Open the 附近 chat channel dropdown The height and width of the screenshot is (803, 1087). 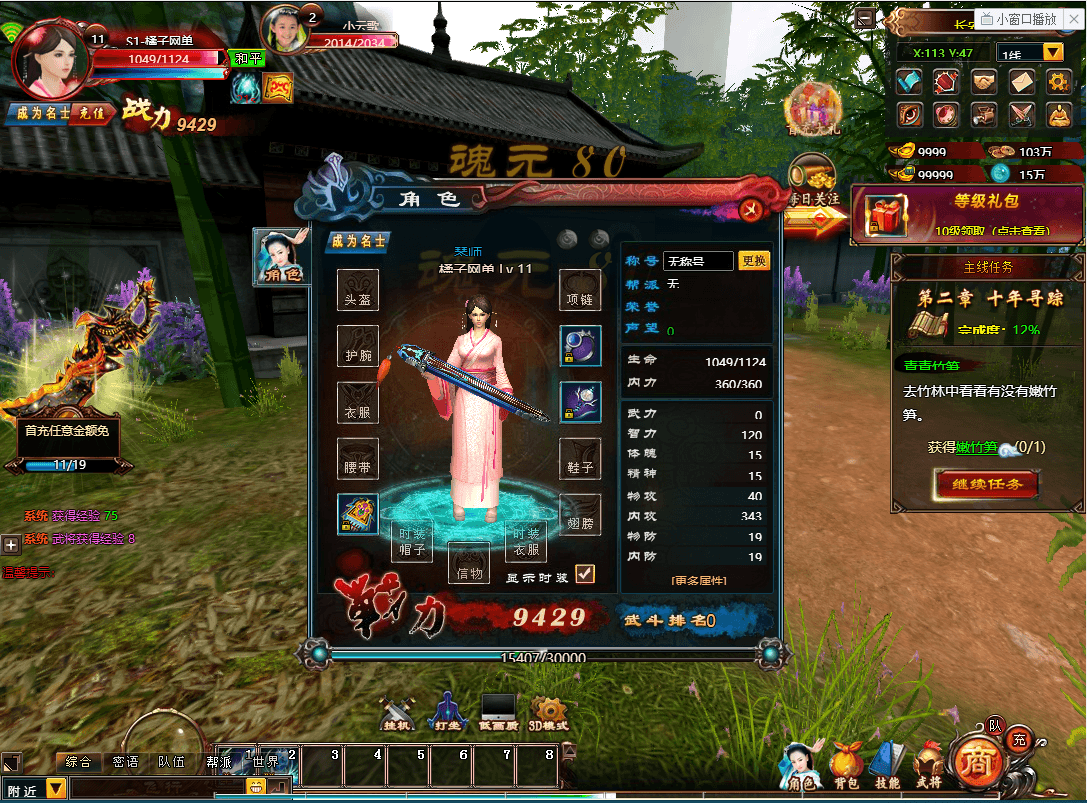point(56,790)
